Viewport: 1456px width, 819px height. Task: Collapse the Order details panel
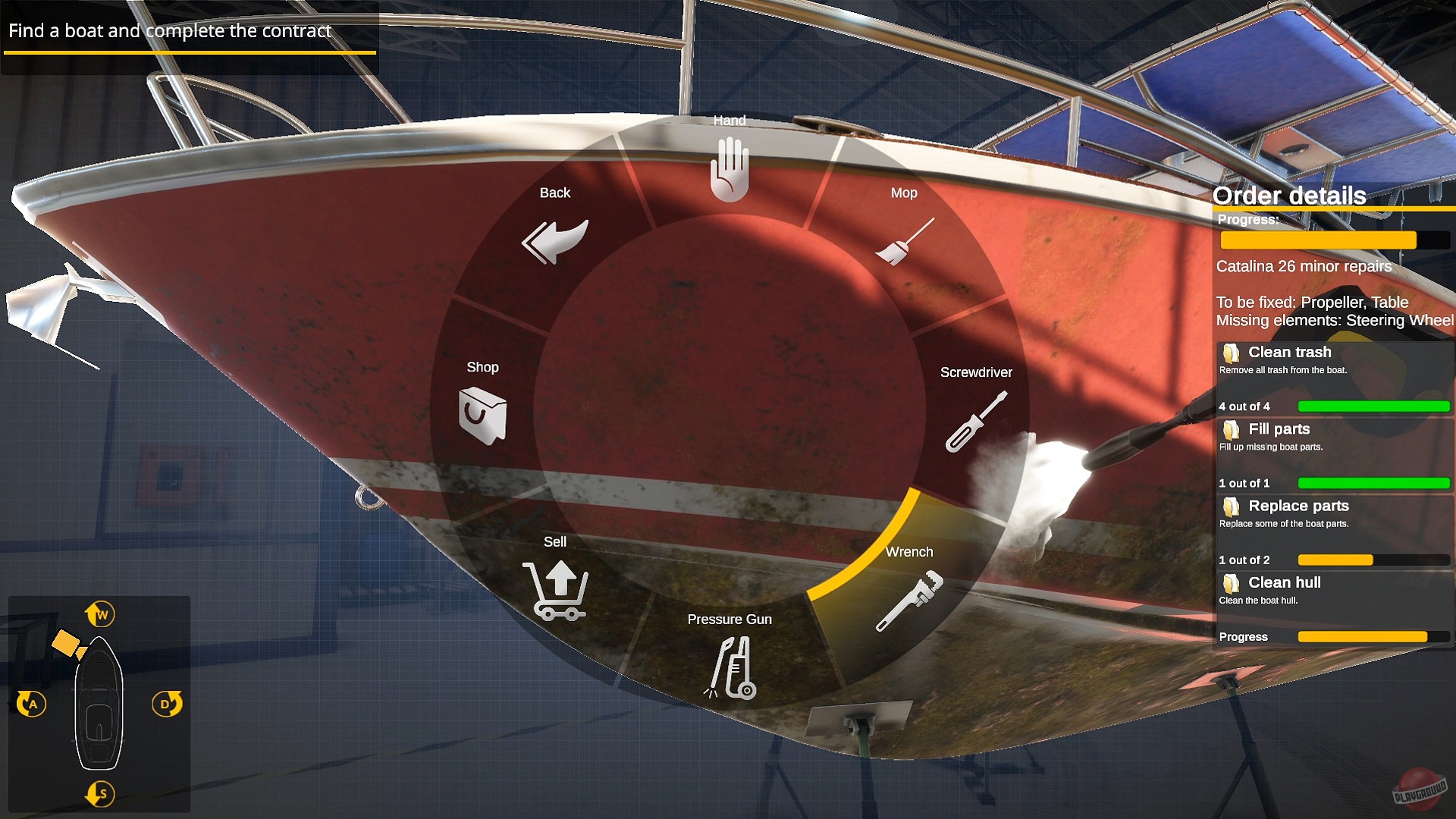pos(1289,196)
